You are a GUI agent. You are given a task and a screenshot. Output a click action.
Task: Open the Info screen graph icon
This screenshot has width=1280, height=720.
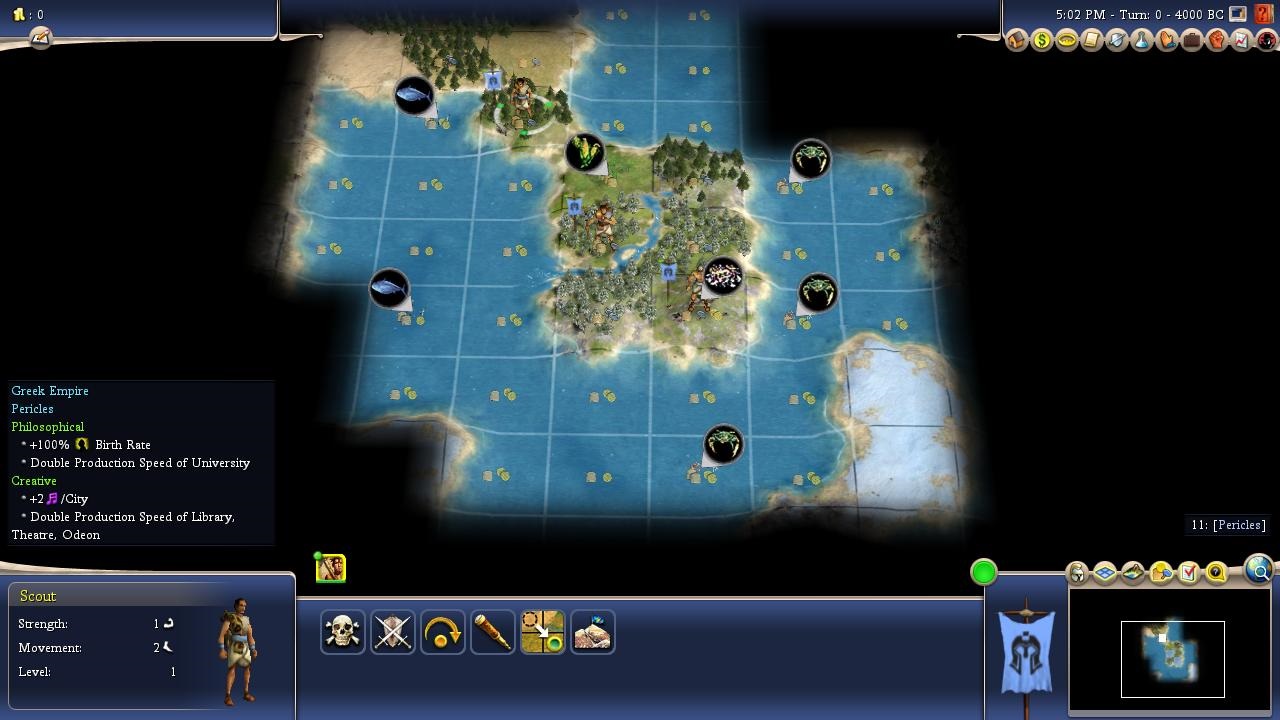[1241, 41]
